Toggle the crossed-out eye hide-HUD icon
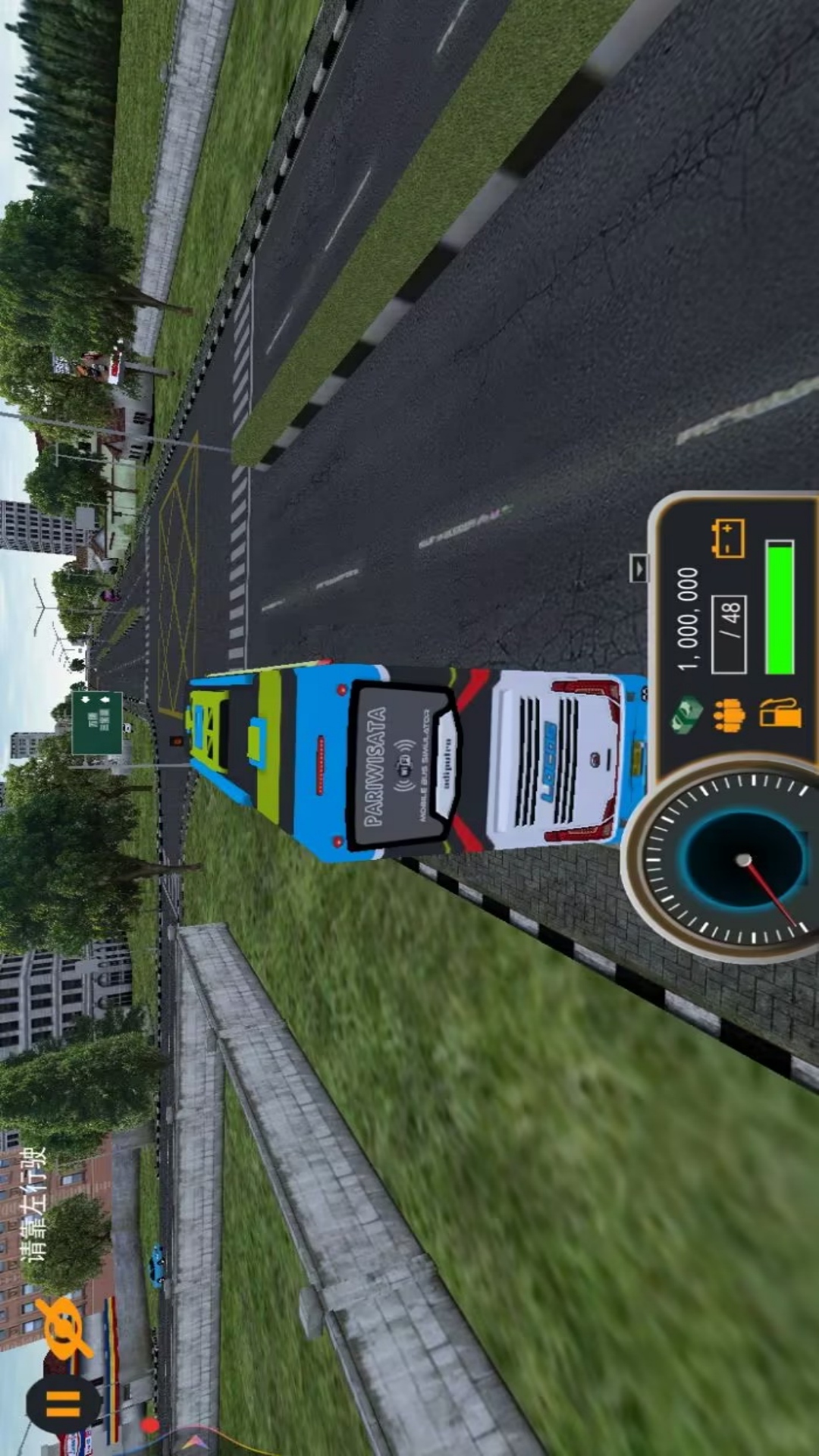Image resolution: width=819 pixels, height=1456 pixels. 66,1327
